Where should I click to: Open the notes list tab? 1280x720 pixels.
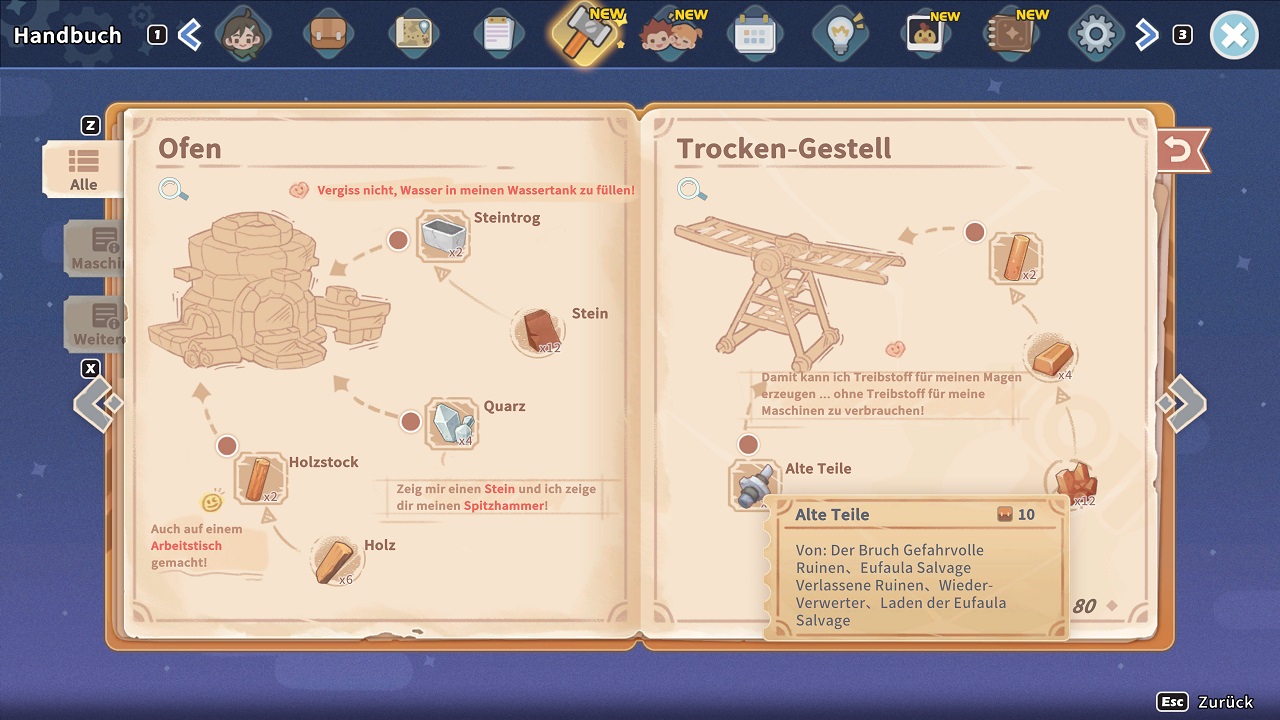[497, 35]
